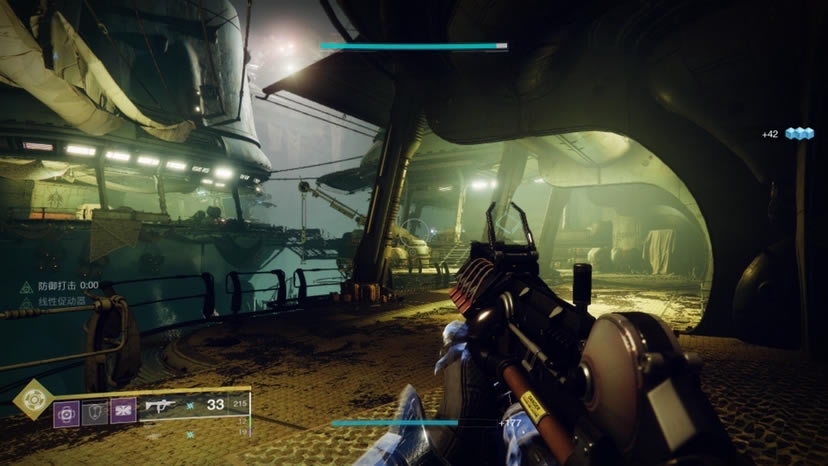Activate the purple grenade ability icon
The width and height of the screenshot is (828, 466).
[67, 412]
